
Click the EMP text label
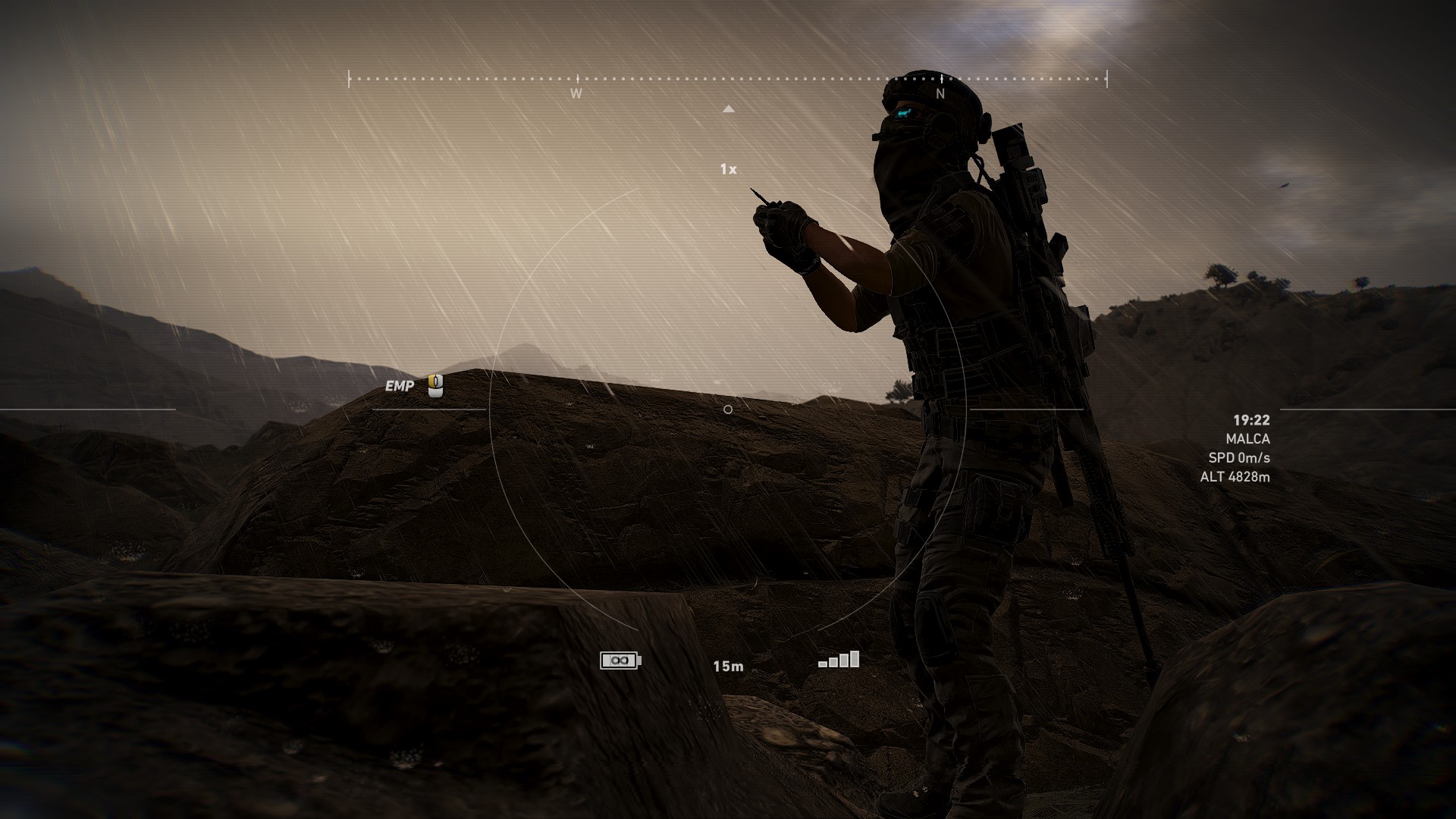(x=400, y=386)
